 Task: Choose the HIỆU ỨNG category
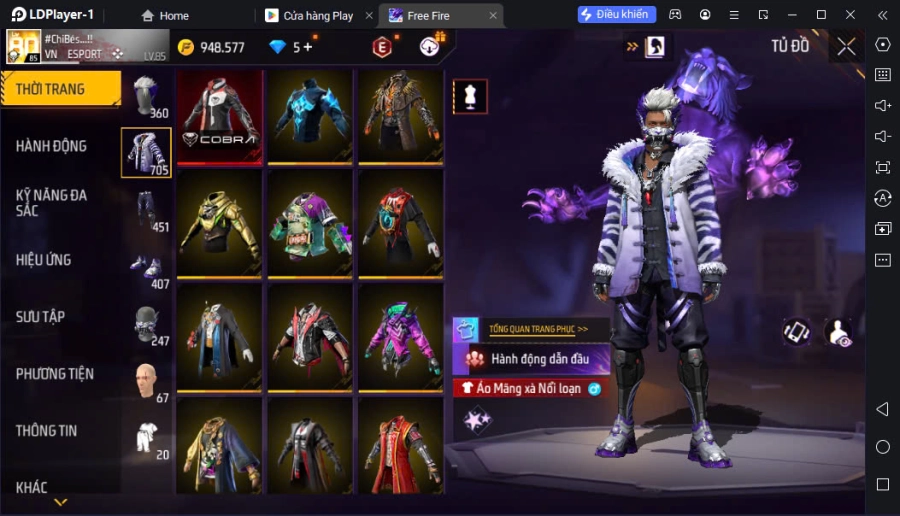tap(44, 260)
